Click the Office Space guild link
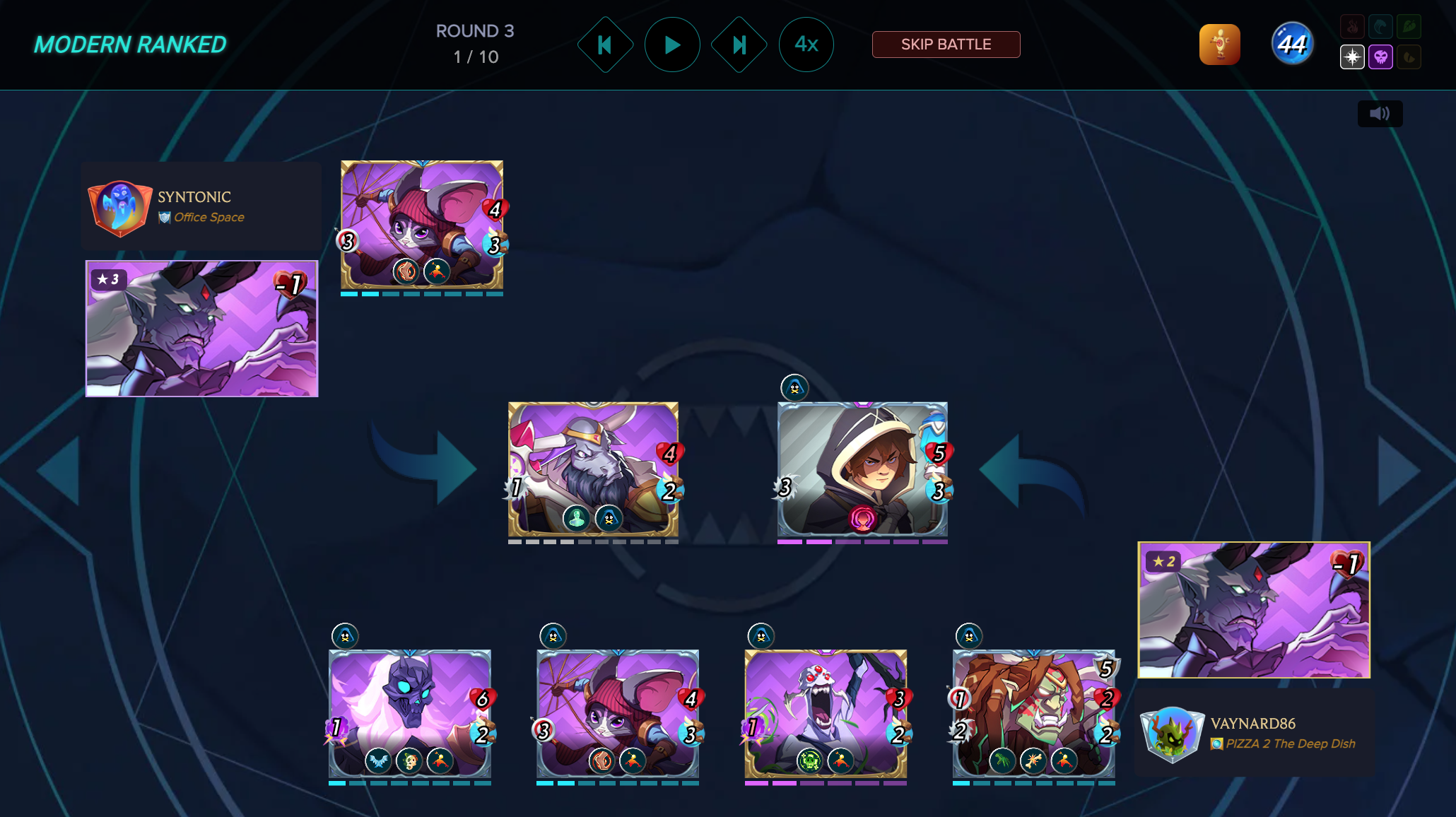The height and width of the screenshot is (817, 1456). point(209,217)
